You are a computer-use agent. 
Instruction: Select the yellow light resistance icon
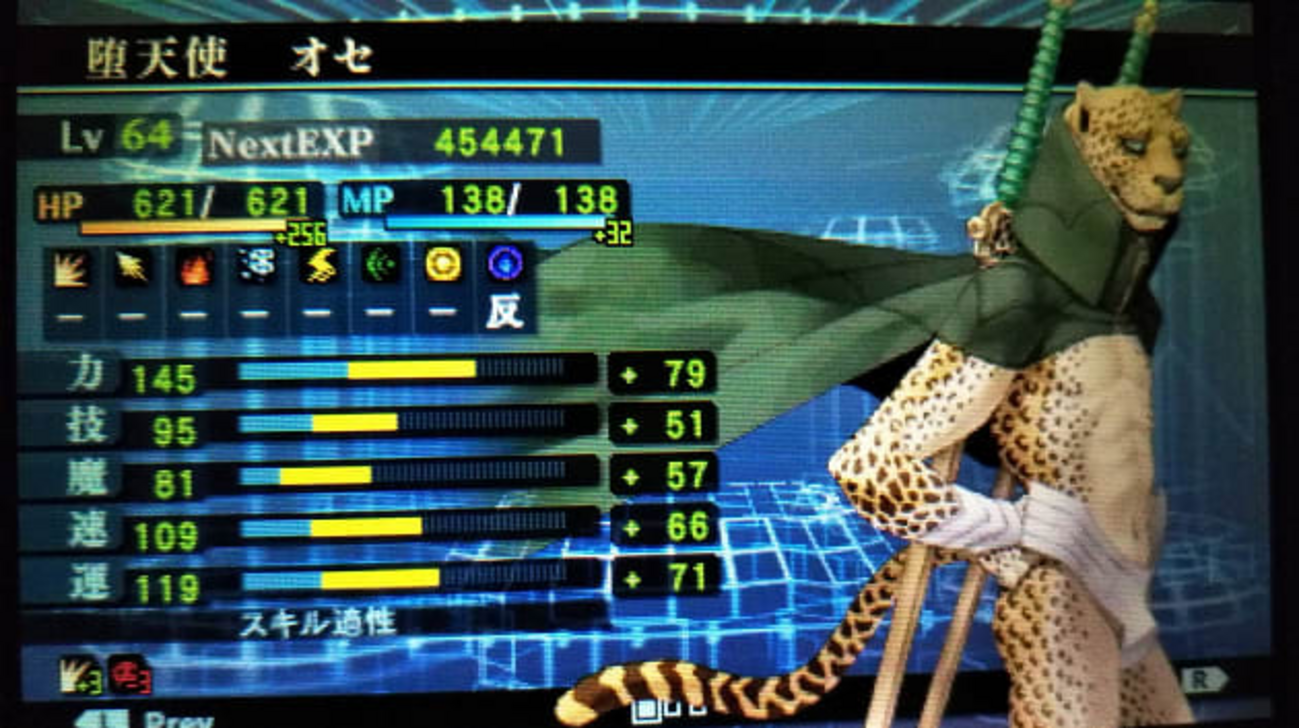click(x=443, y=265)
